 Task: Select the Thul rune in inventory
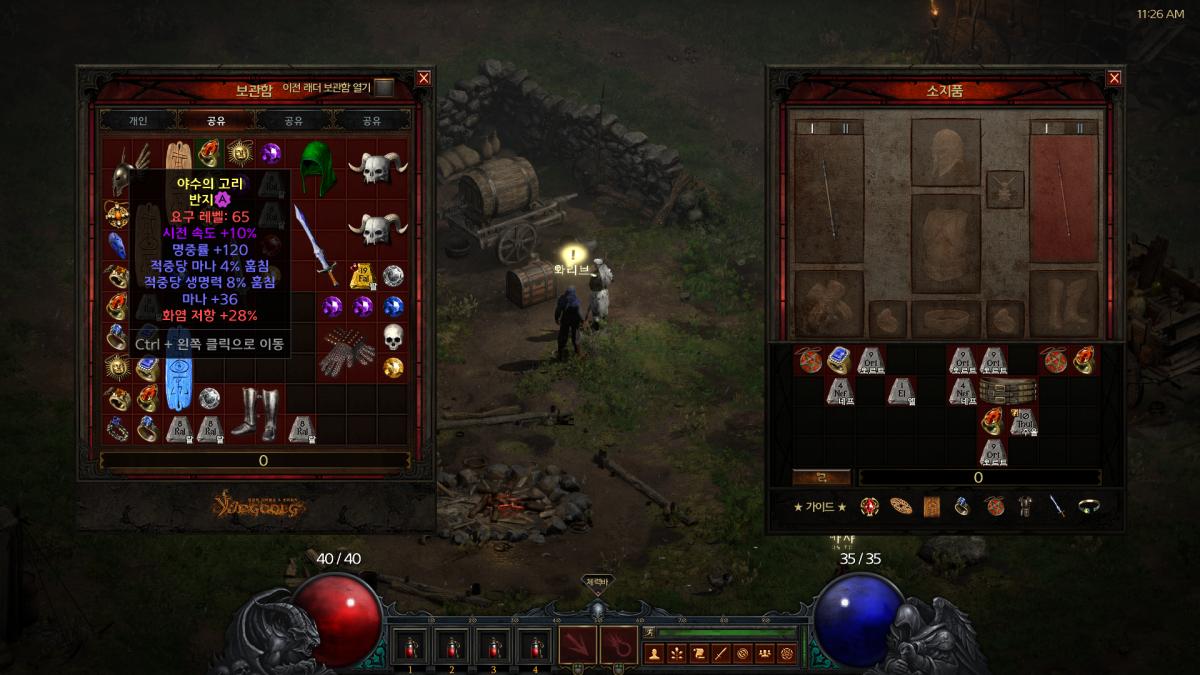click(1023, 420)
